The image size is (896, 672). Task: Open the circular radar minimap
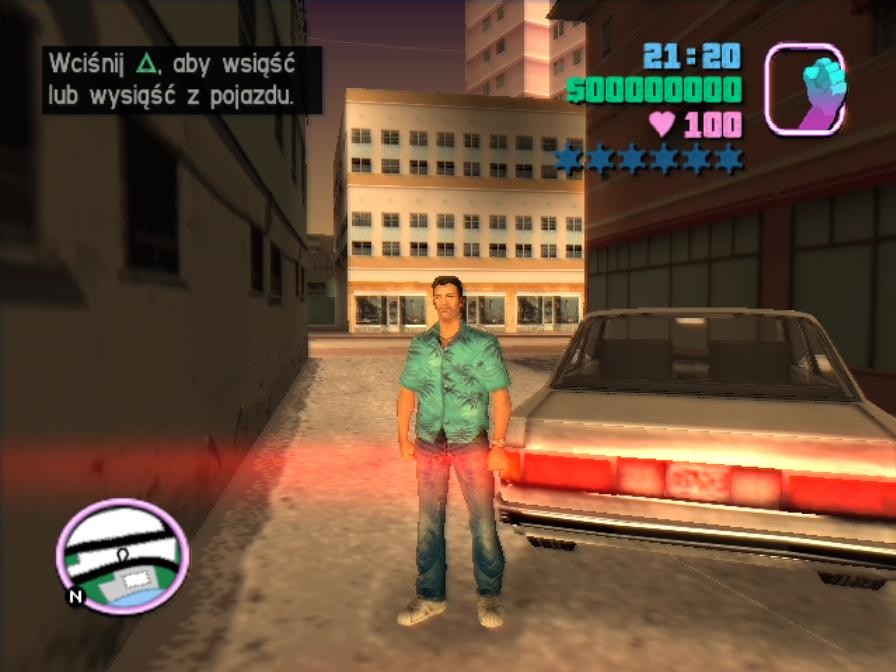point(122,556)
